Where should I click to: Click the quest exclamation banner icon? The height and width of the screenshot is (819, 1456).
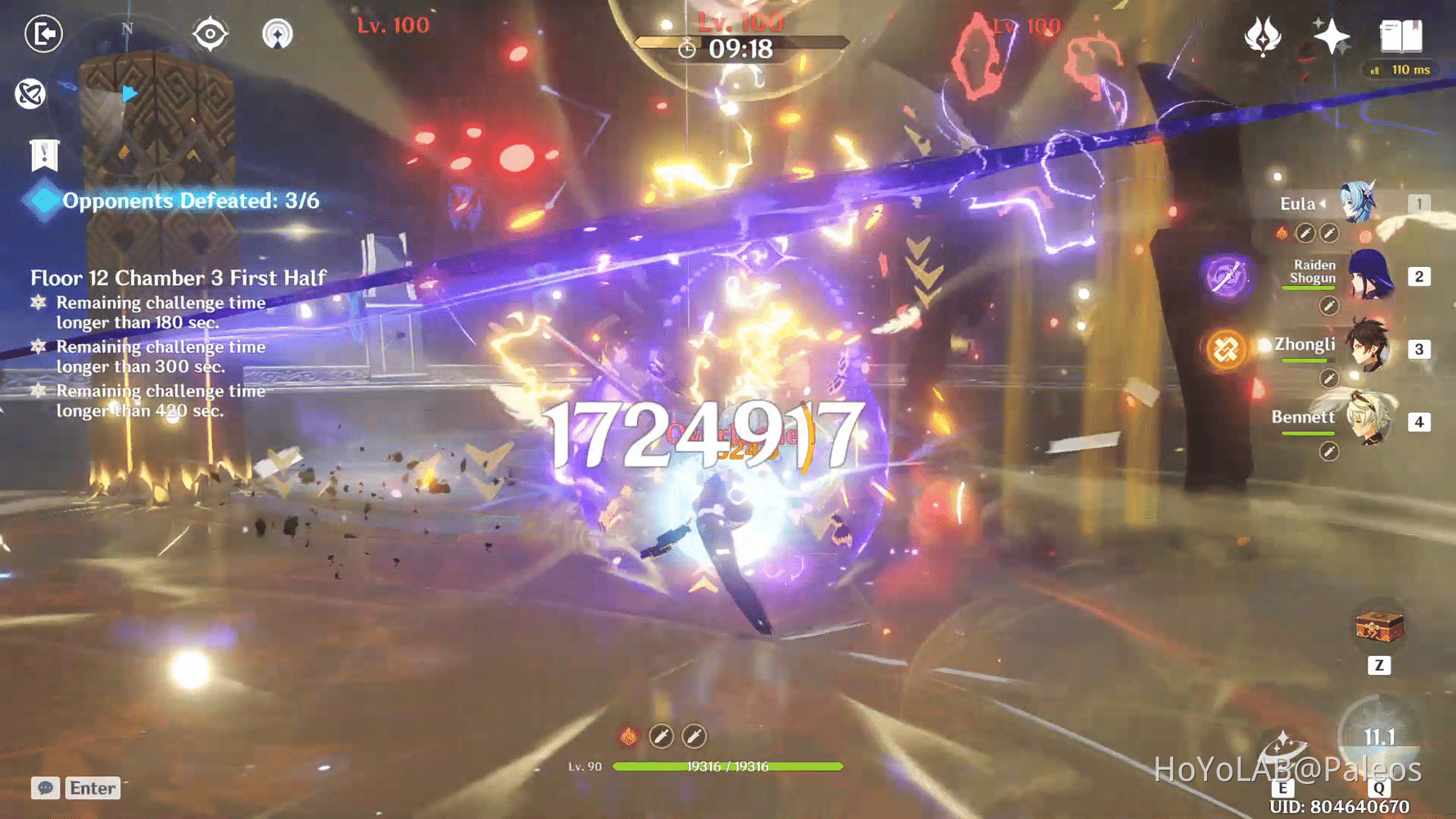pos(43,153)
